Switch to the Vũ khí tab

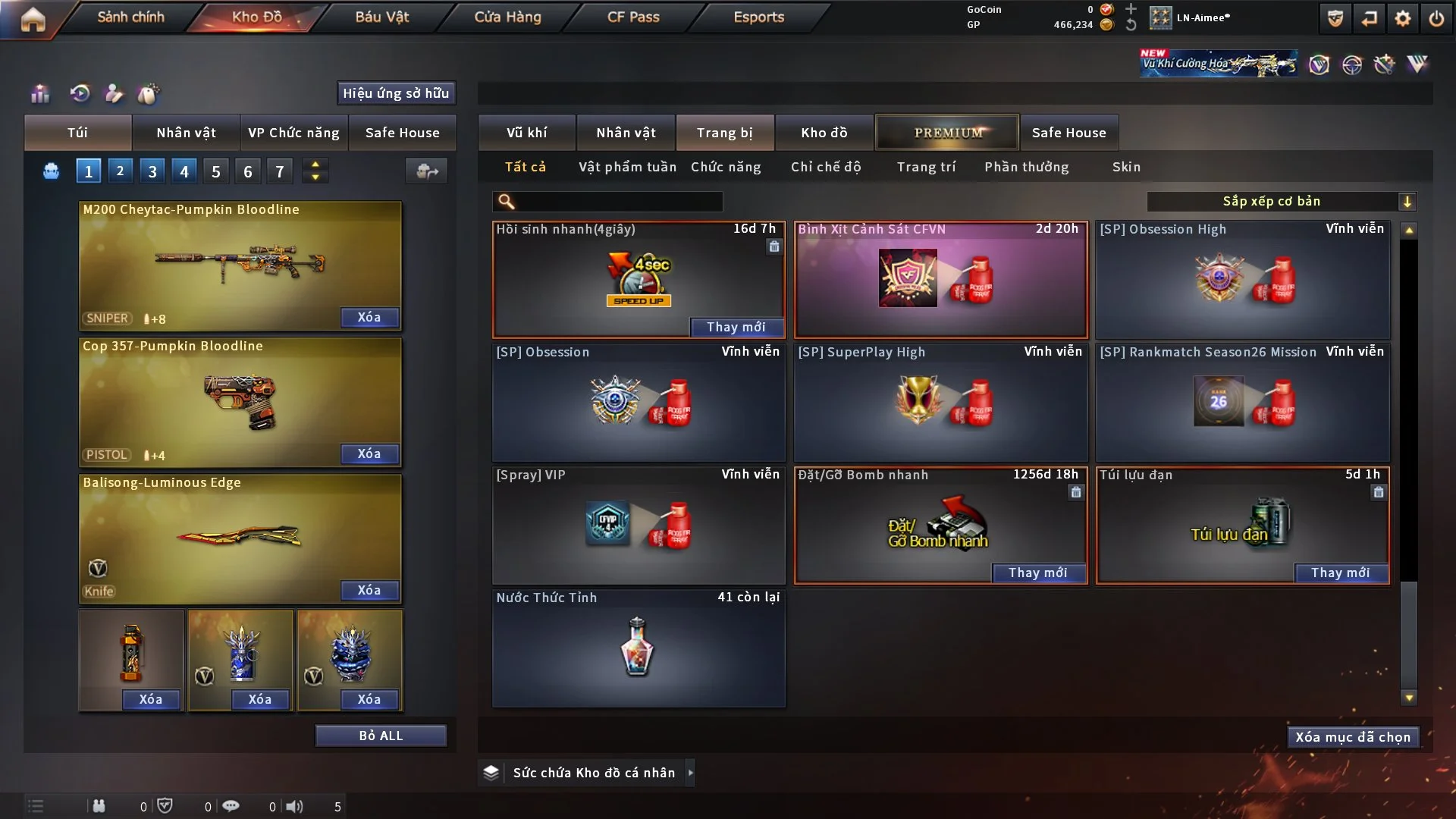pos(526,133)
